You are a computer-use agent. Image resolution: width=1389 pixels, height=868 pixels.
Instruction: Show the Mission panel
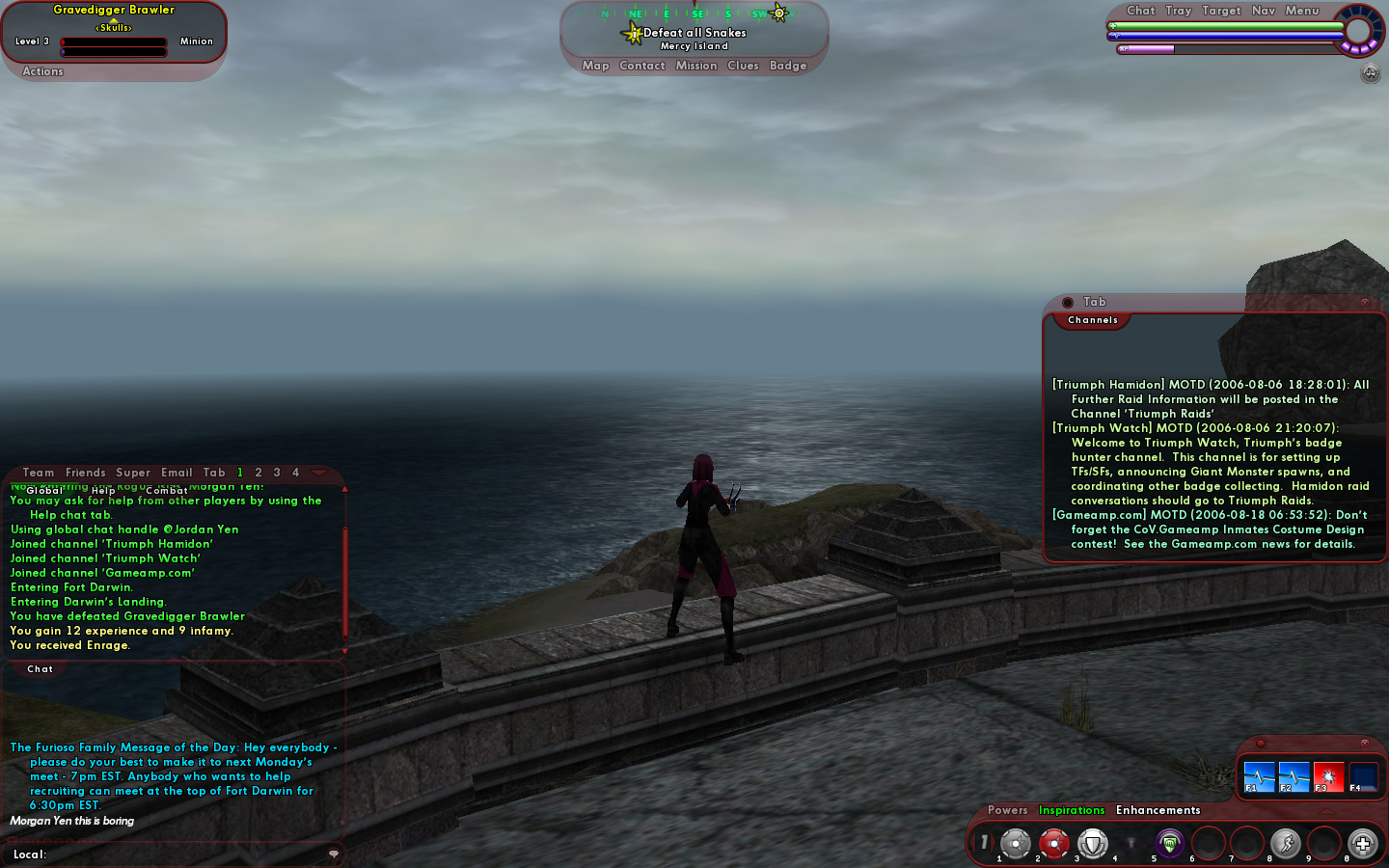pyautogui.click(x=696, y=66)
